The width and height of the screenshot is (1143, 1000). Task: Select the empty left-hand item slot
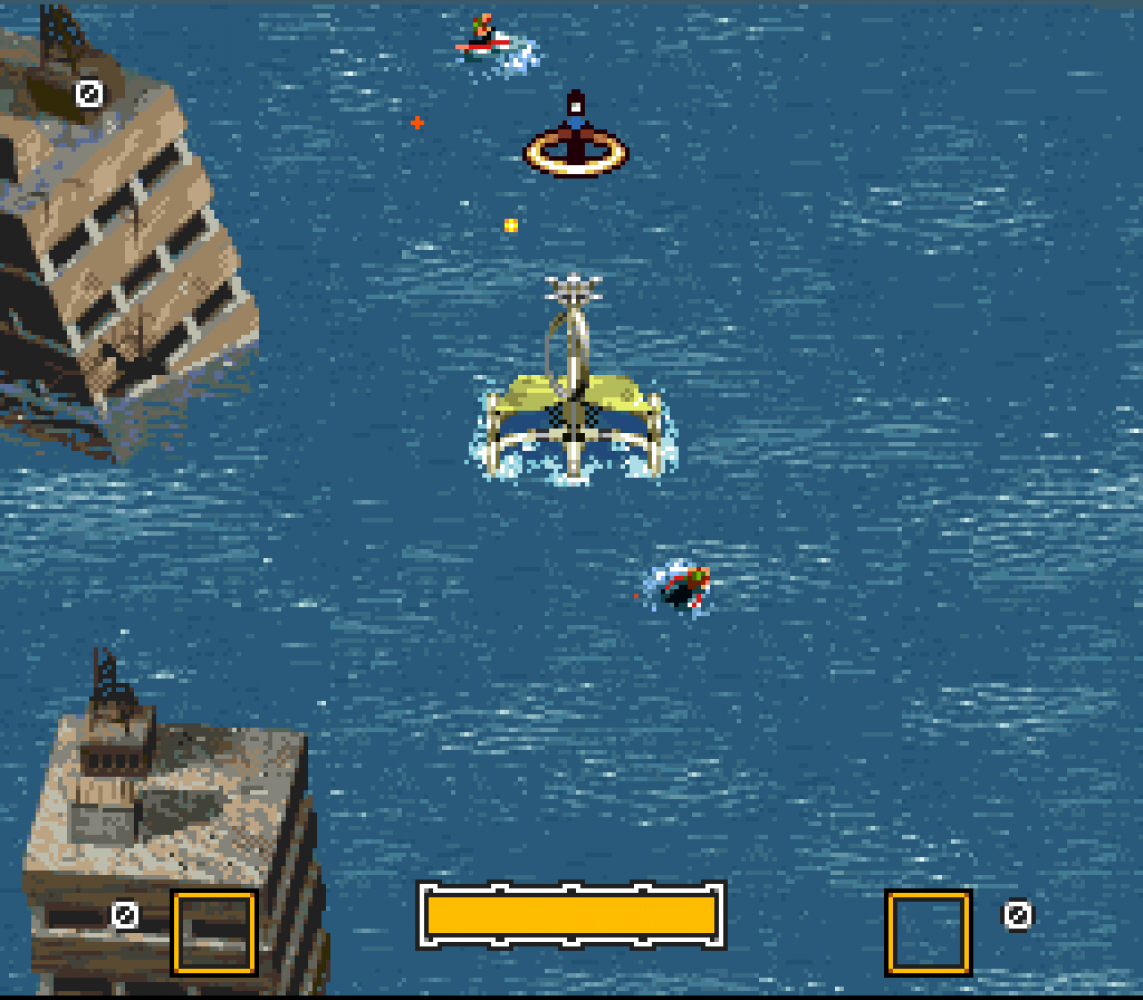coord(214,932)
